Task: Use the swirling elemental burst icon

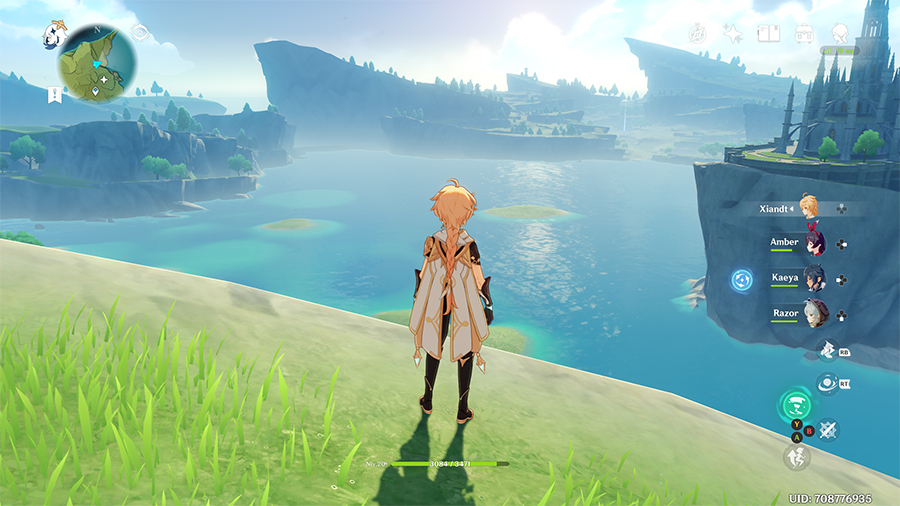Action: pos(827,382)
